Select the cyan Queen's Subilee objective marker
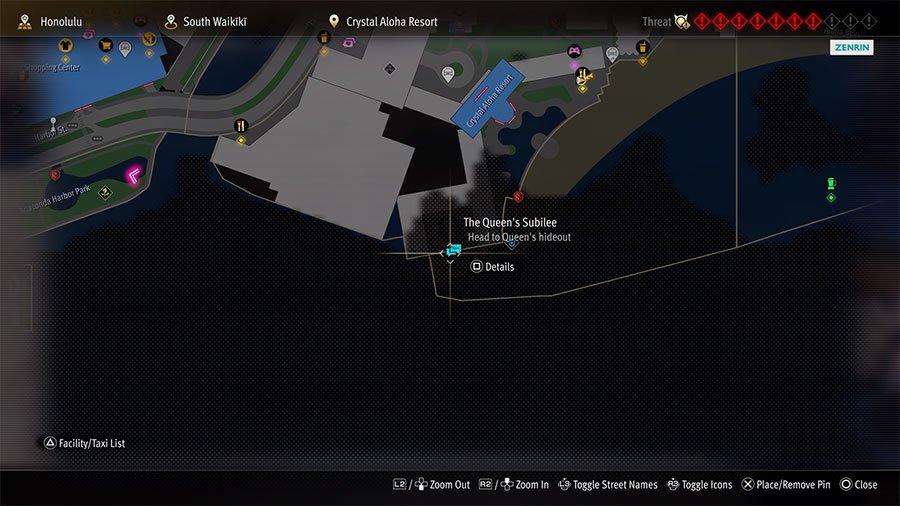This screenshot has height=506, width=900. click(x=453, y=248)
